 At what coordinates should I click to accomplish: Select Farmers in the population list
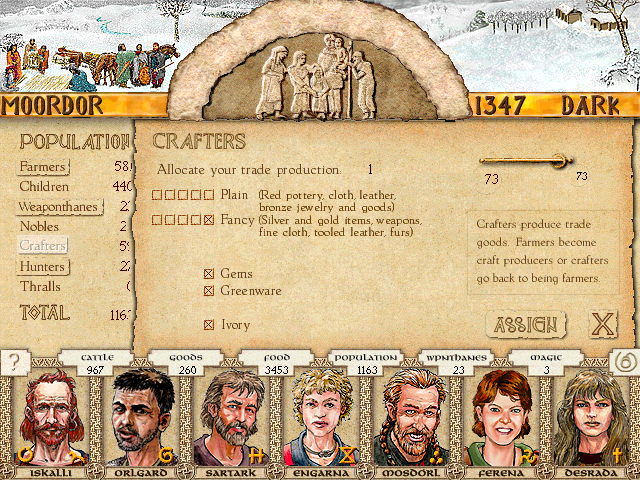(x=43, y=167)
